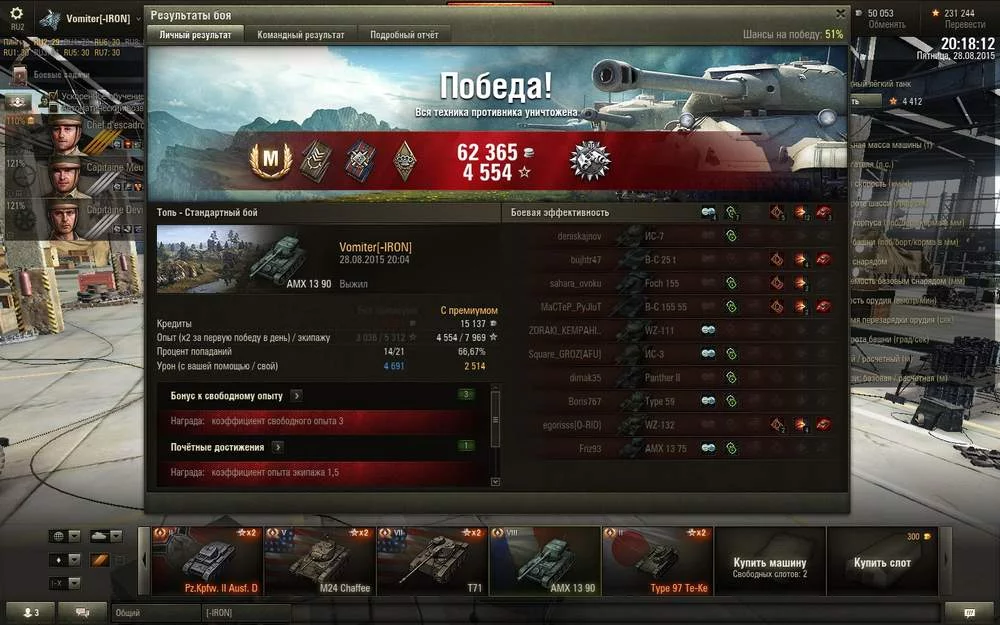Click Купить машину button
This screenshot has width=1000, height=625.
770,567
